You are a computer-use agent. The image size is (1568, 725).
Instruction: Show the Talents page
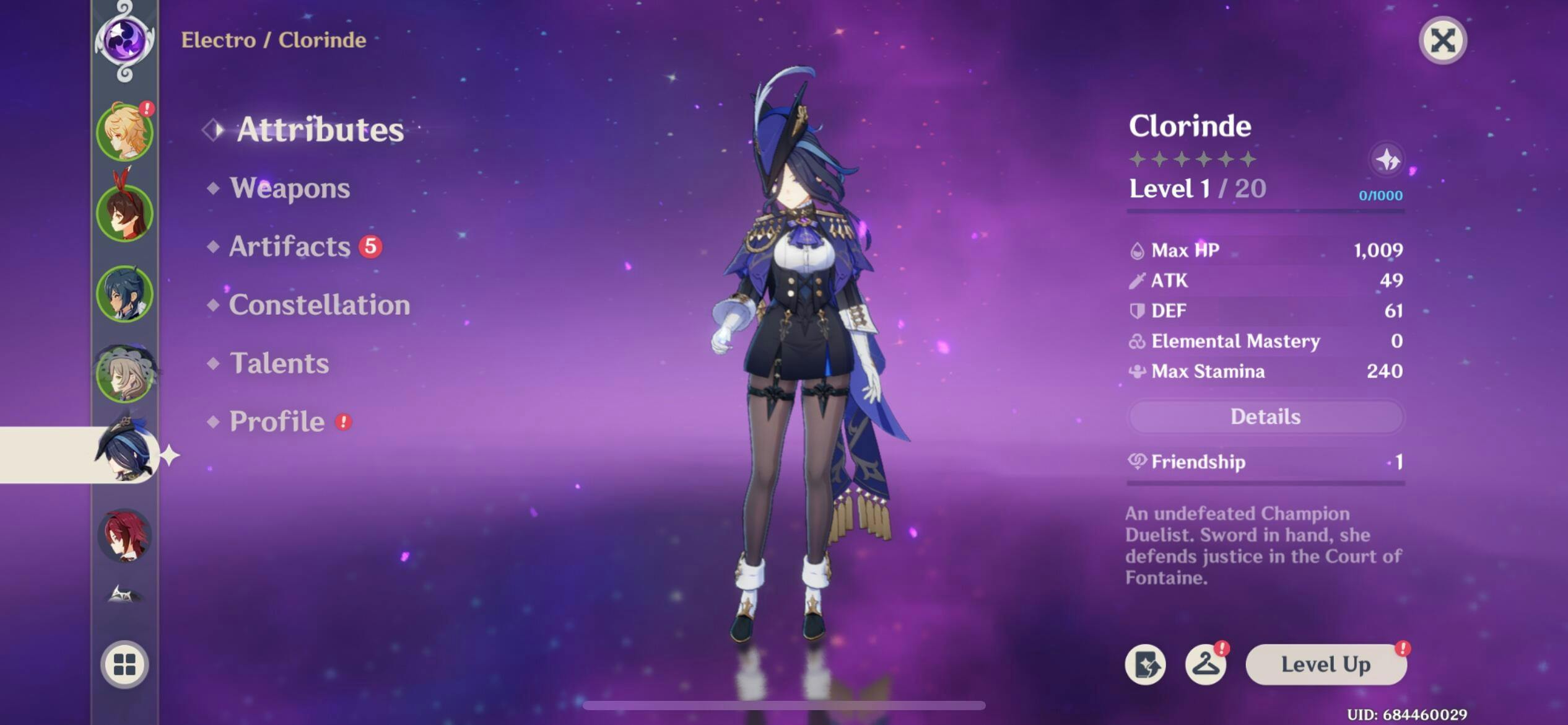coord(279,363)
